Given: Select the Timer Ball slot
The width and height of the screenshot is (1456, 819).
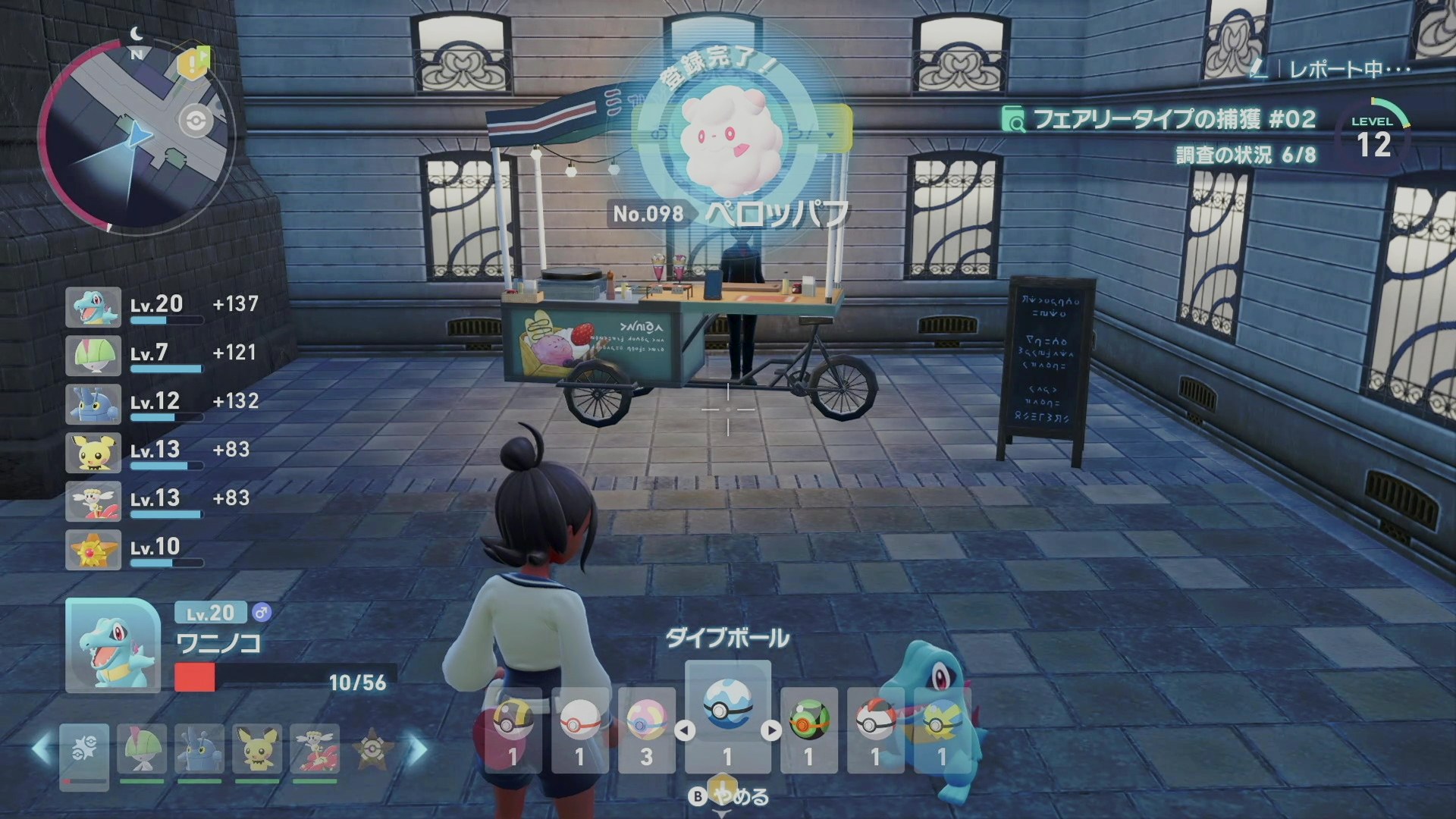Looking at the screenshot, I should [x=875, y=730].
